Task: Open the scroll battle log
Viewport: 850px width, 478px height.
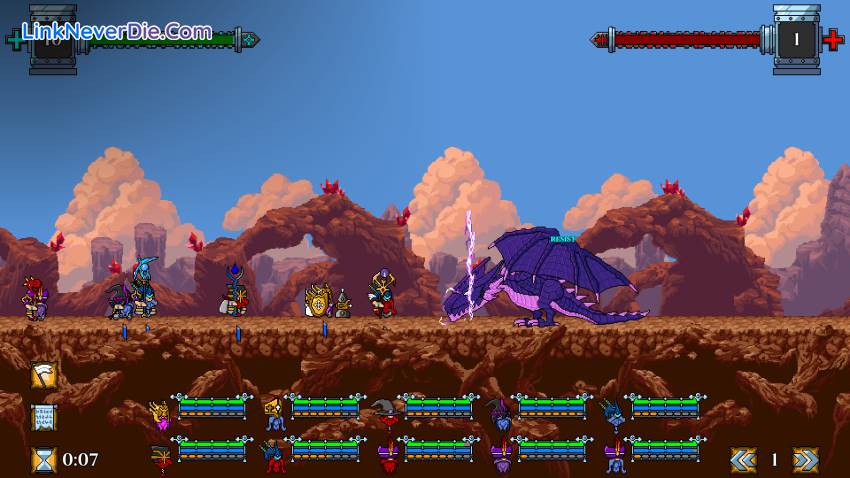Action: [44, 417]
